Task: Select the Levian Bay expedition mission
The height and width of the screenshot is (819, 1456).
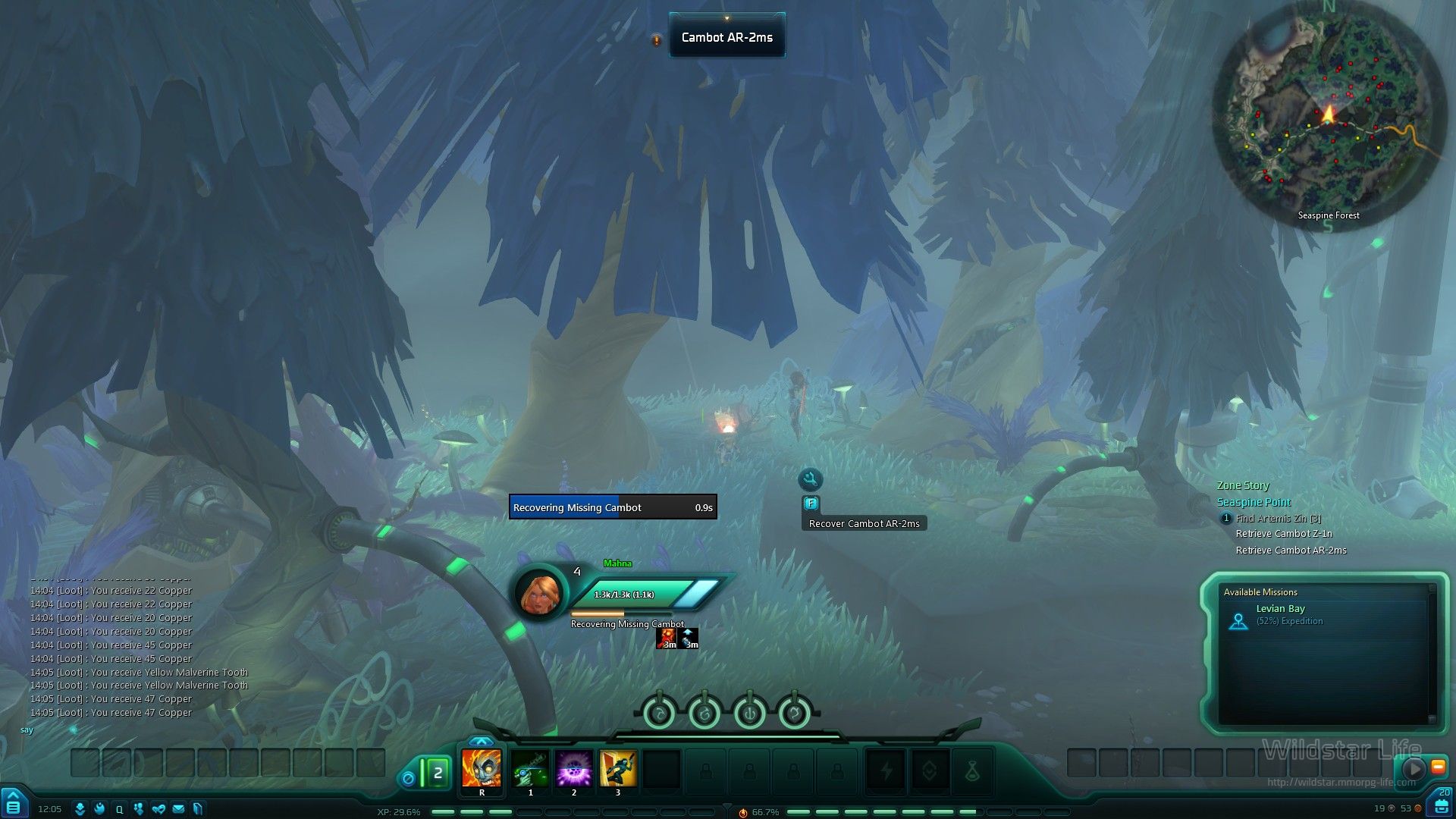Action: click(1280, 614)
